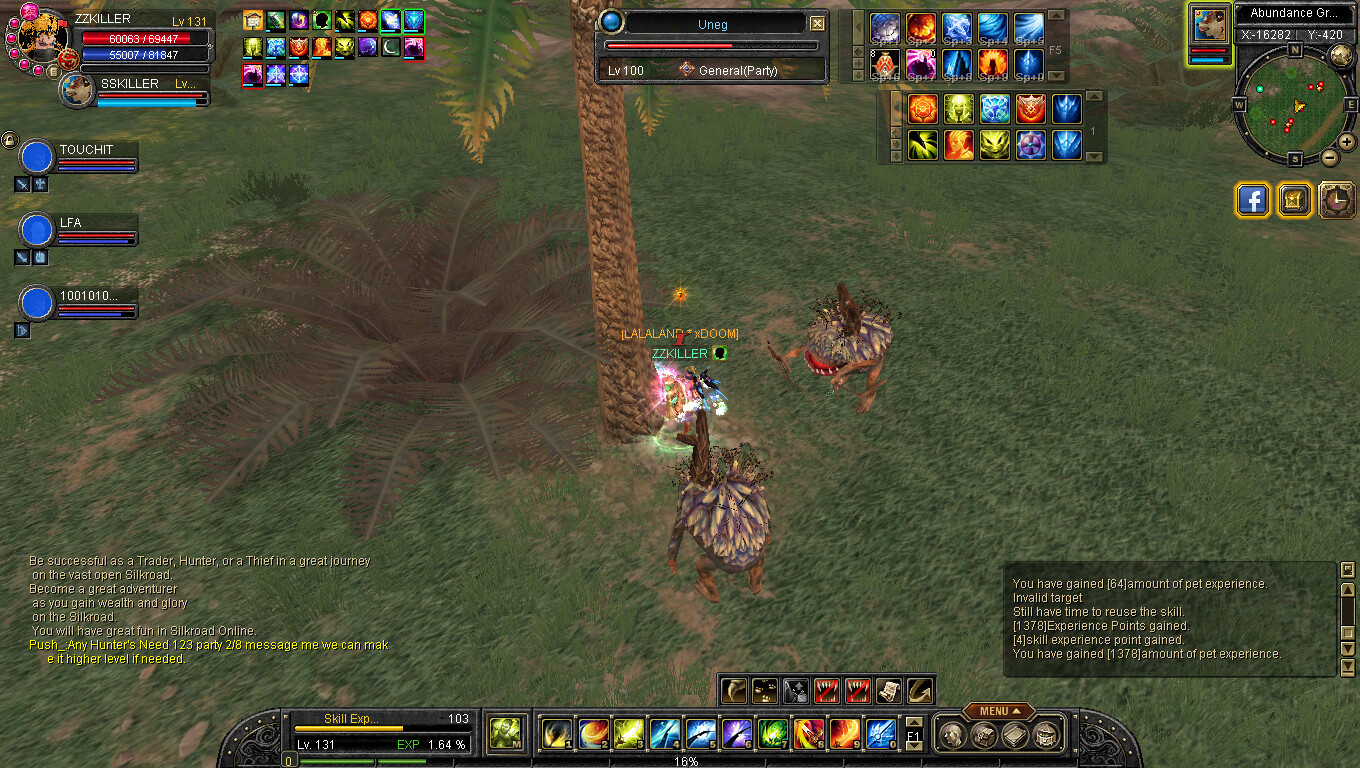
Task: Open the character head menu icon
Action: [951, 735]
